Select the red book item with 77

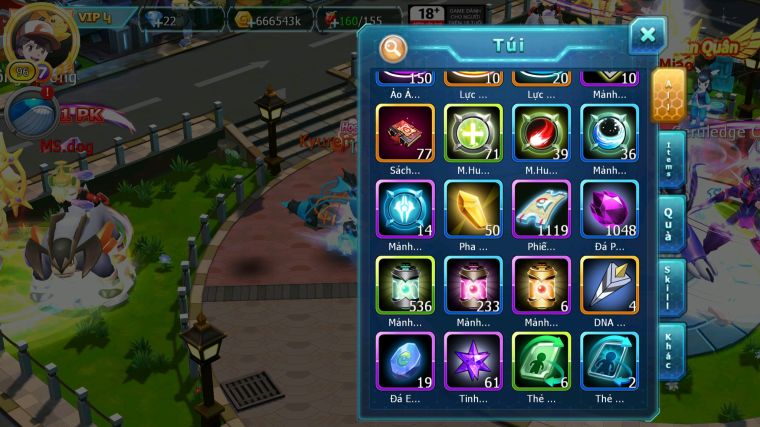(405, 133)
